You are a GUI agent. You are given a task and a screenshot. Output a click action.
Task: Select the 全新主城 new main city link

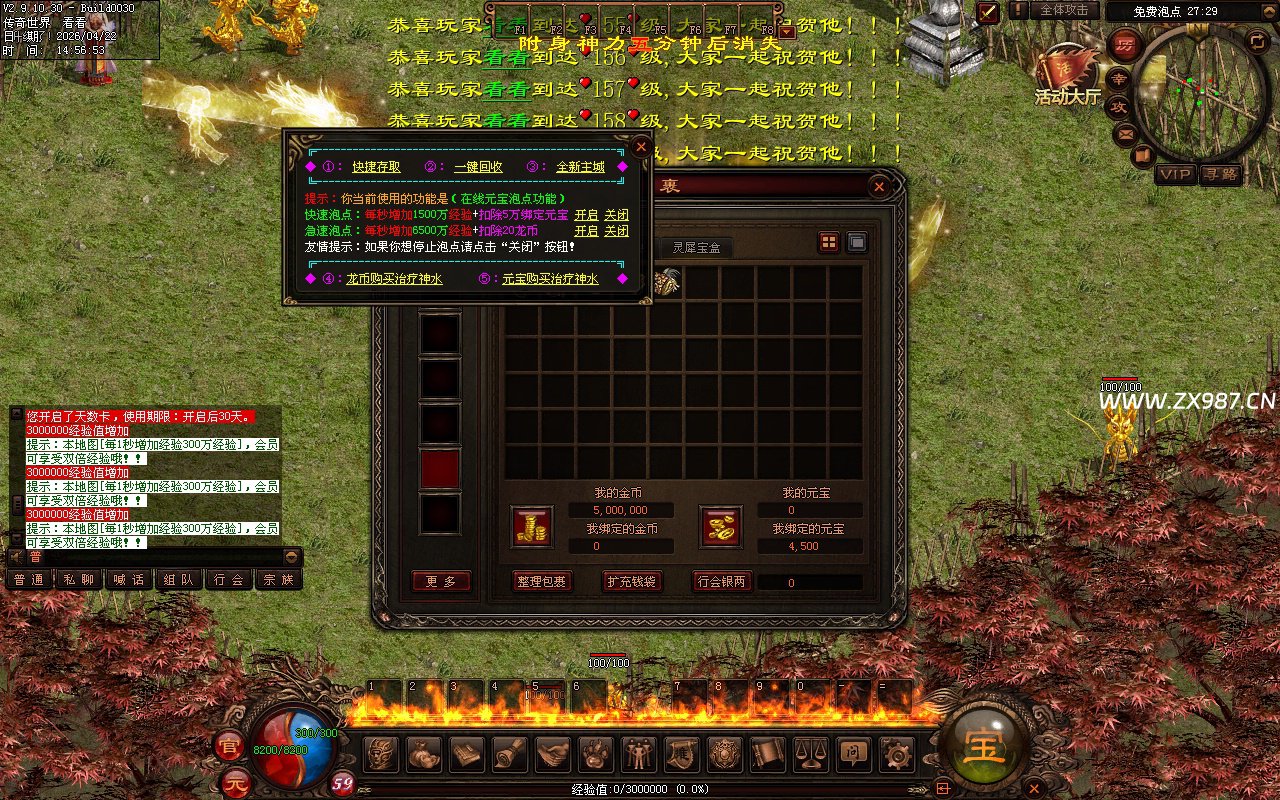(580, 167)
